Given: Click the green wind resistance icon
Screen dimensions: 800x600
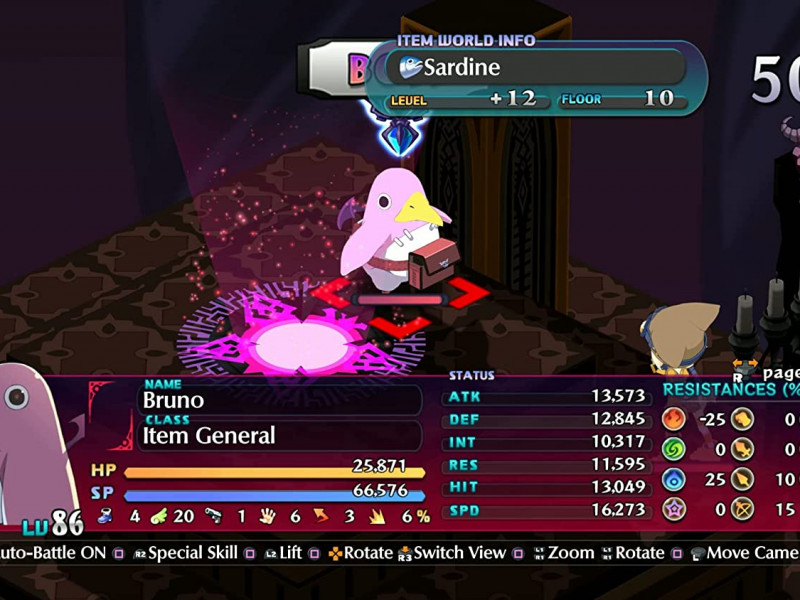Looking at the screenshot, I should tap(674, 449).
